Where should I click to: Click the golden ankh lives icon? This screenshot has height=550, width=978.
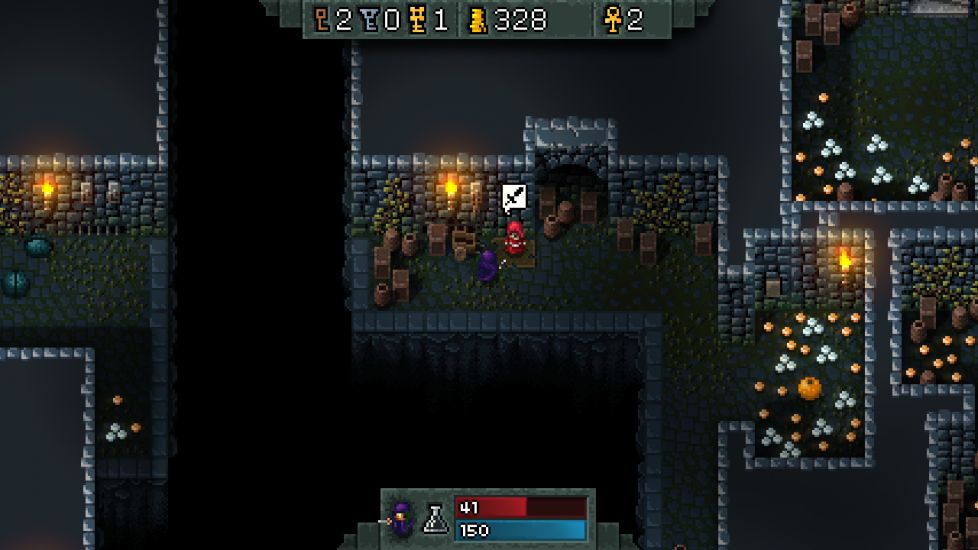click(x=611, y=20)
